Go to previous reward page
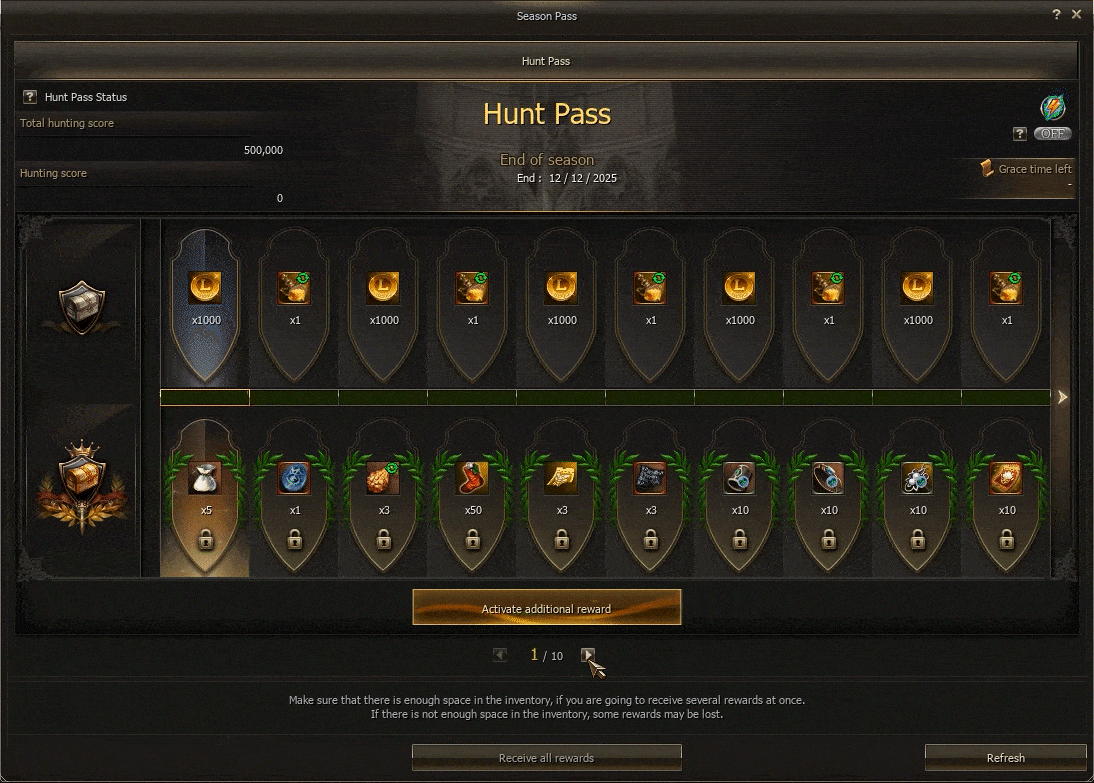1094x783 pixels. 500,655
